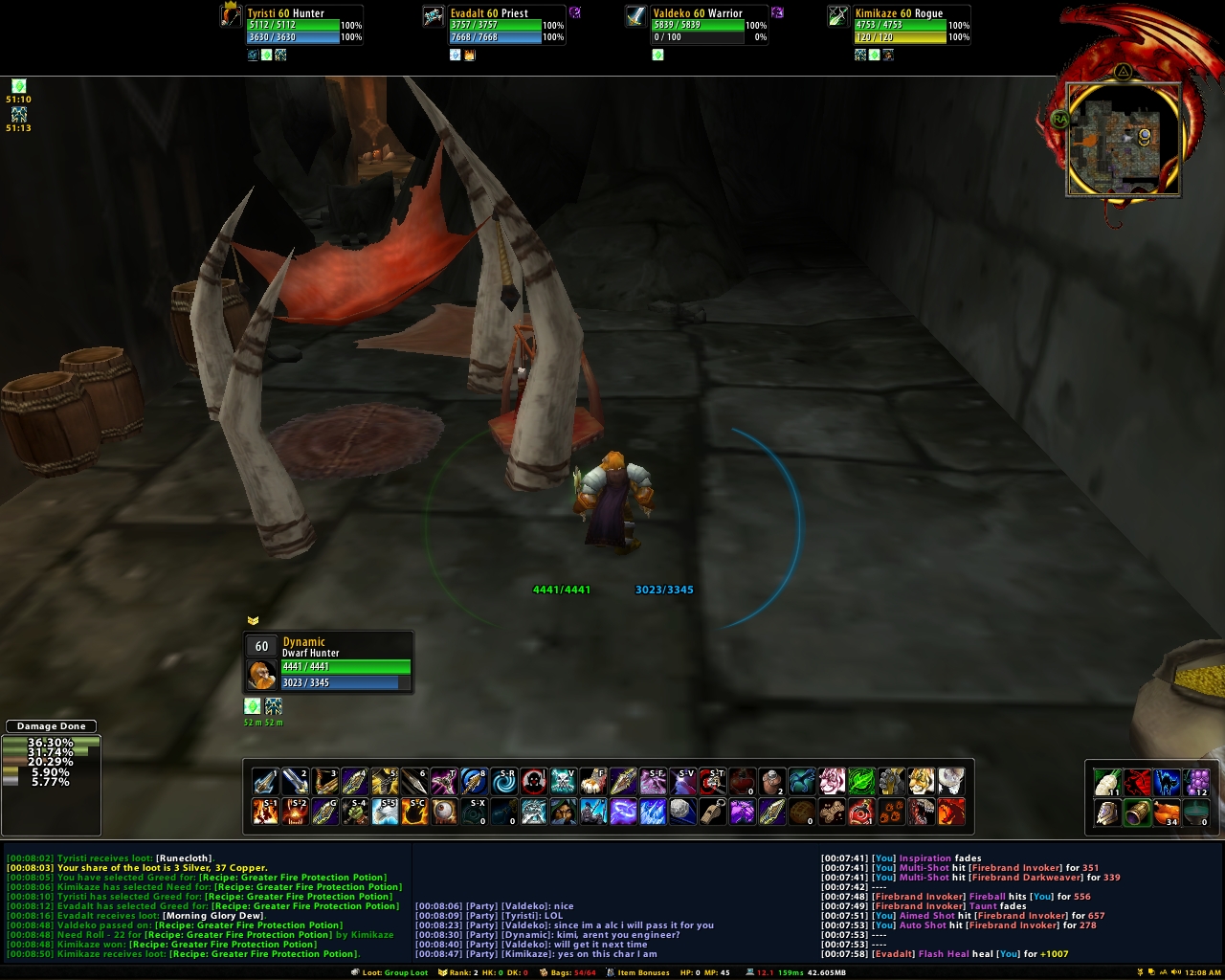Eat the roasted chicken food item
Viewport: 1225px width, 980px height.
[x=1167, y=813]
